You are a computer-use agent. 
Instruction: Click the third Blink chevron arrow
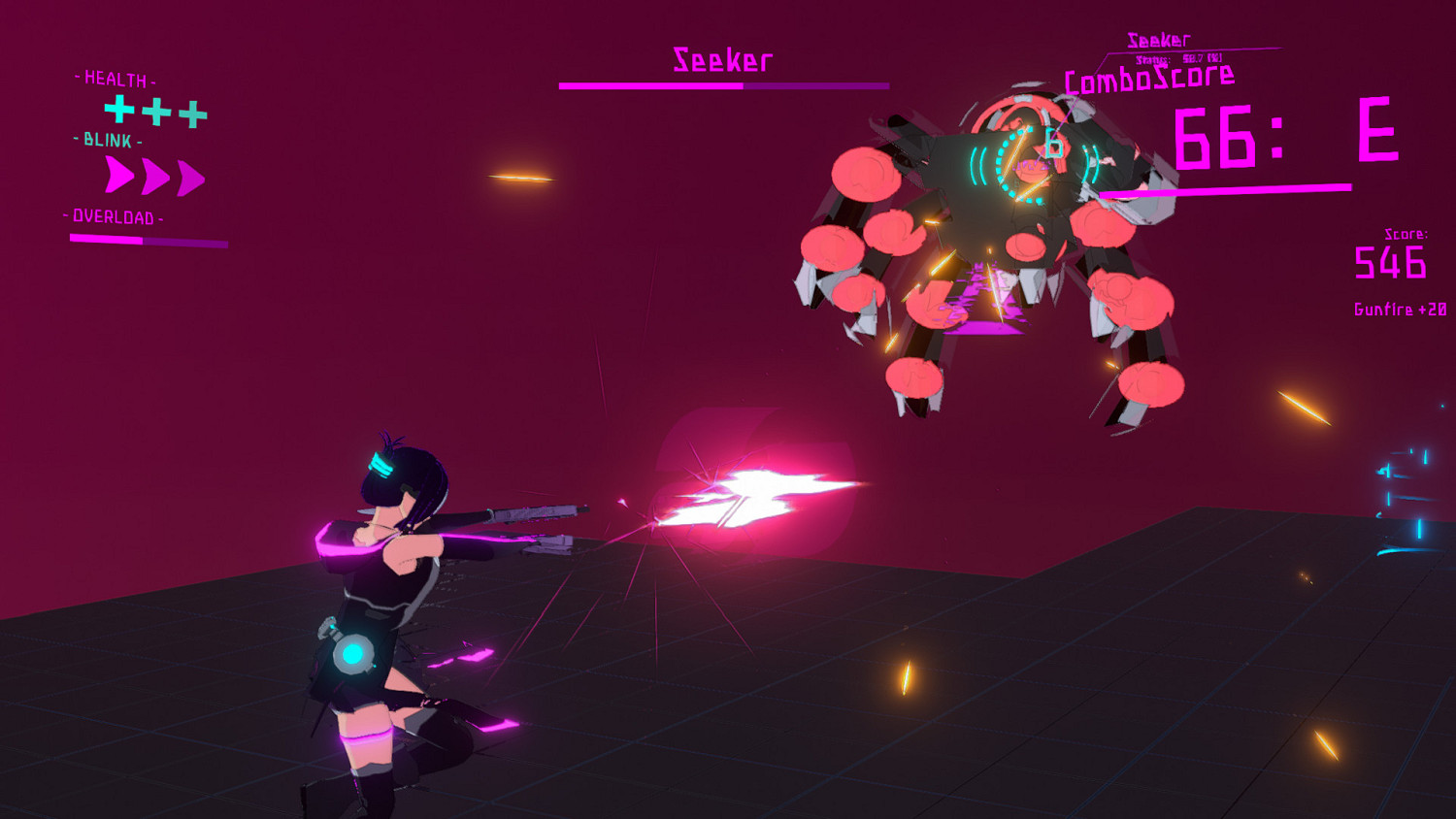[187, 179]
